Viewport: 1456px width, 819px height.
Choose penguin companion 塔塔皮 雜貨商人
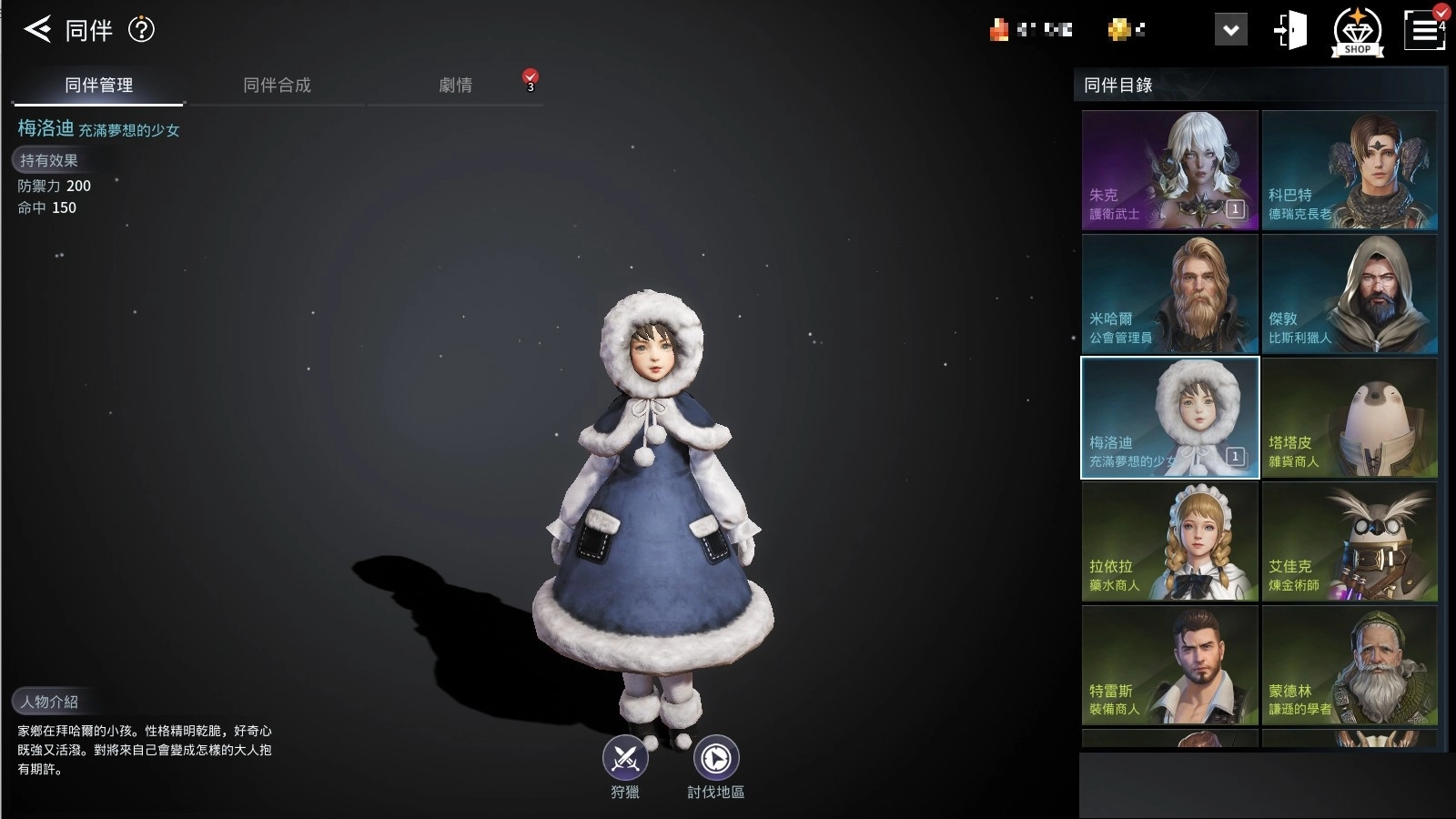(1350, 418)
